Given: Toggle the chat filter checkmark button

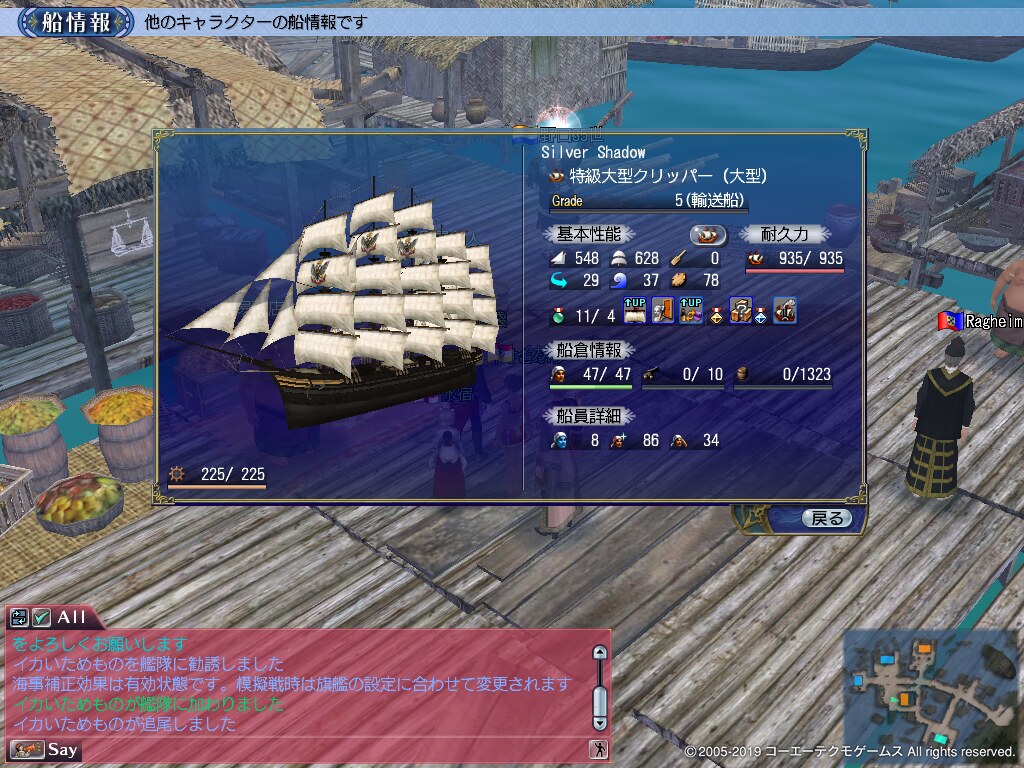Looking at the screenshot, I should tap(41, 617).
